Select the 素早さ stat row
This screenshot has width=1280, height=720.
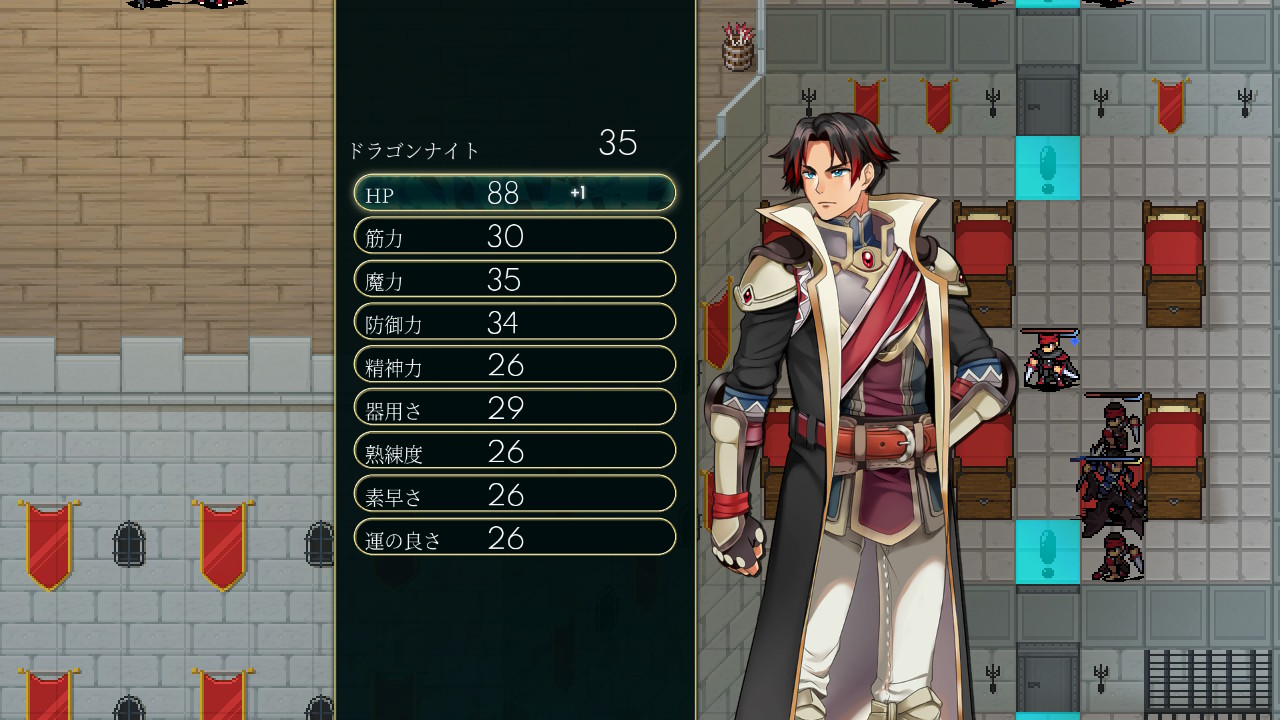coord(514,494)
